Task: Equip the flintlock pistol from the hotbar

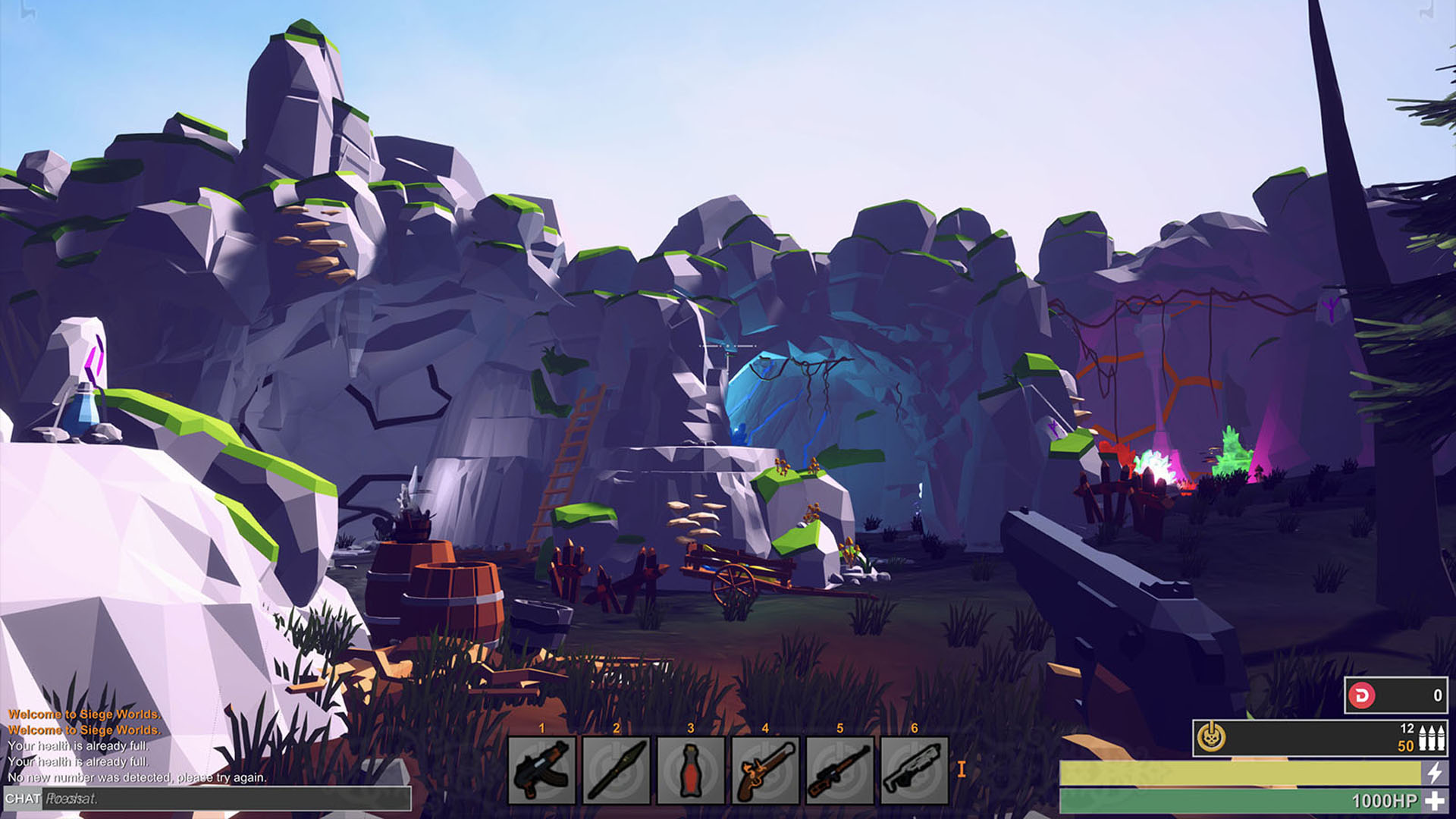Action: [x=764, y=770]
